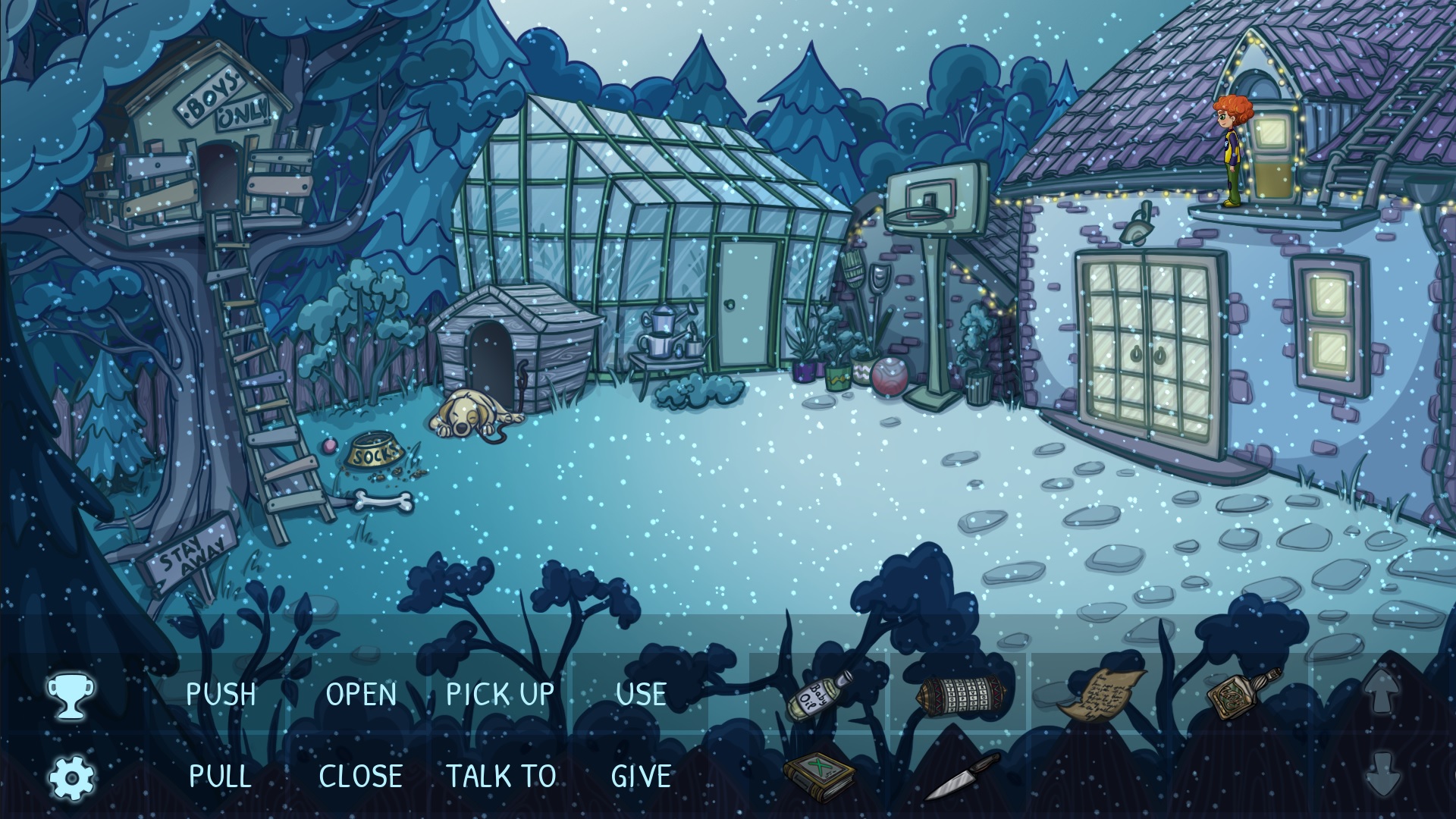The height and width of the screenshot is (819, 1456).
Task: Click the inventory up arrow
Action: pos(1382,692)
